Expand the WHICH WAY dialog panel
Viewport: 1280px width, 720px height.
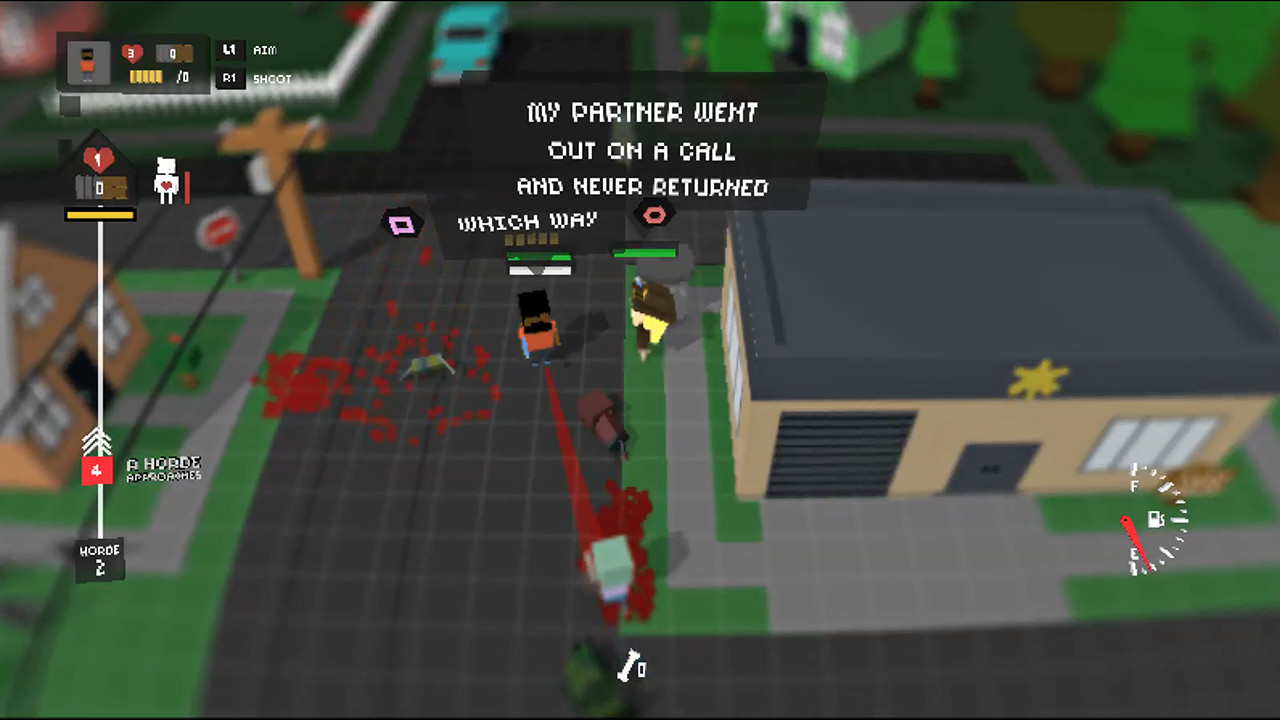click(x=527, y=221)
